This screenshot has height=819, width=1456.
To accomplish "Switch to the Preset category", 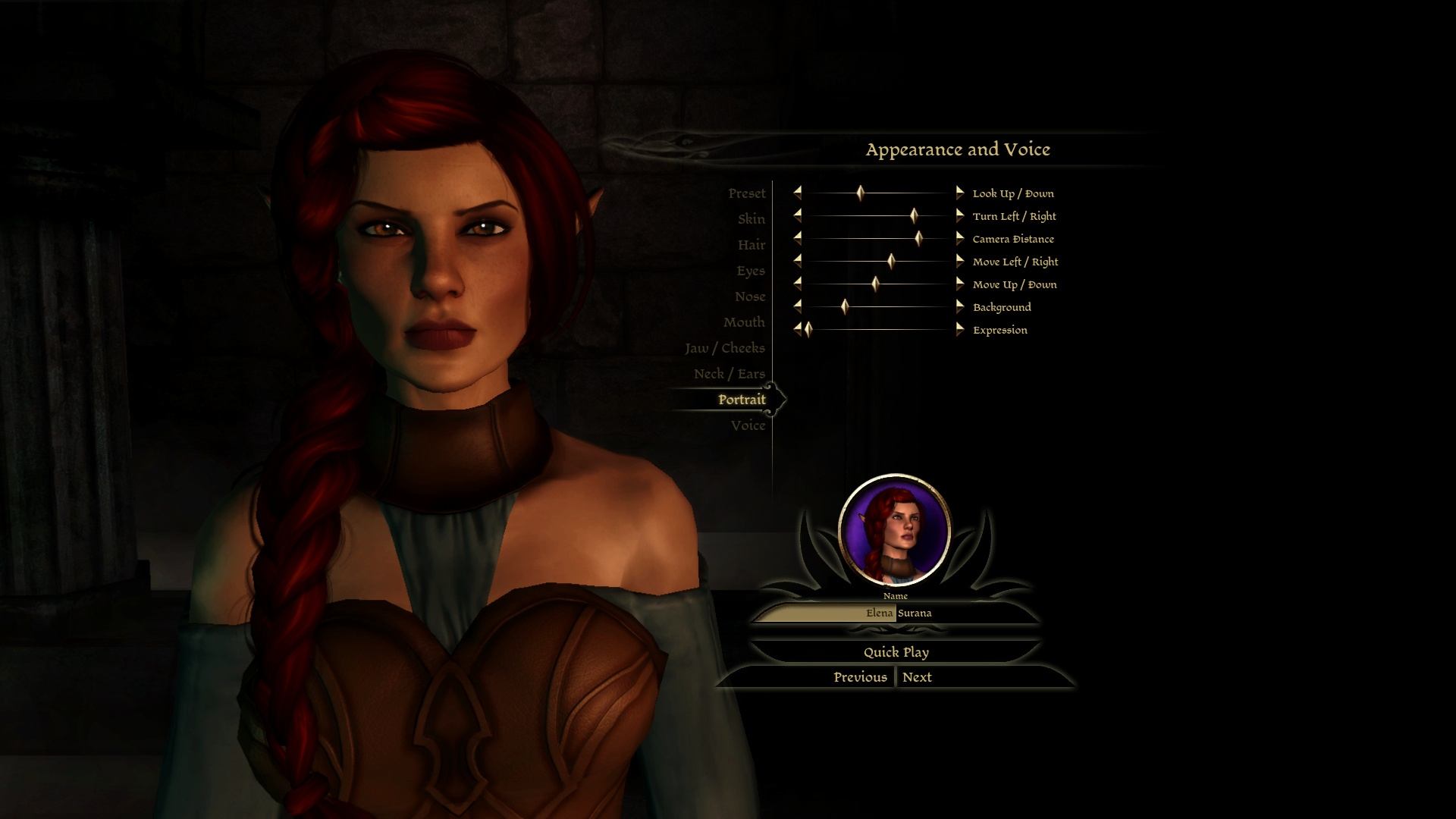I will 746,193.
